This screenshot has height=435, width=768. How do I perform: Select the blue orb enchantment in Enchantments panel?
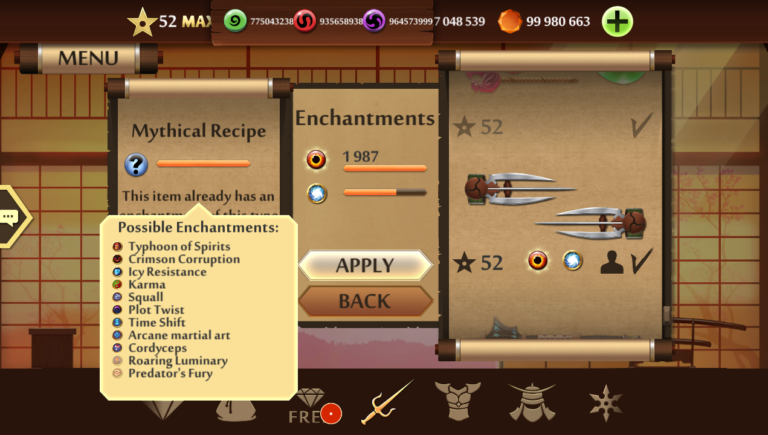tap(317, 194)
